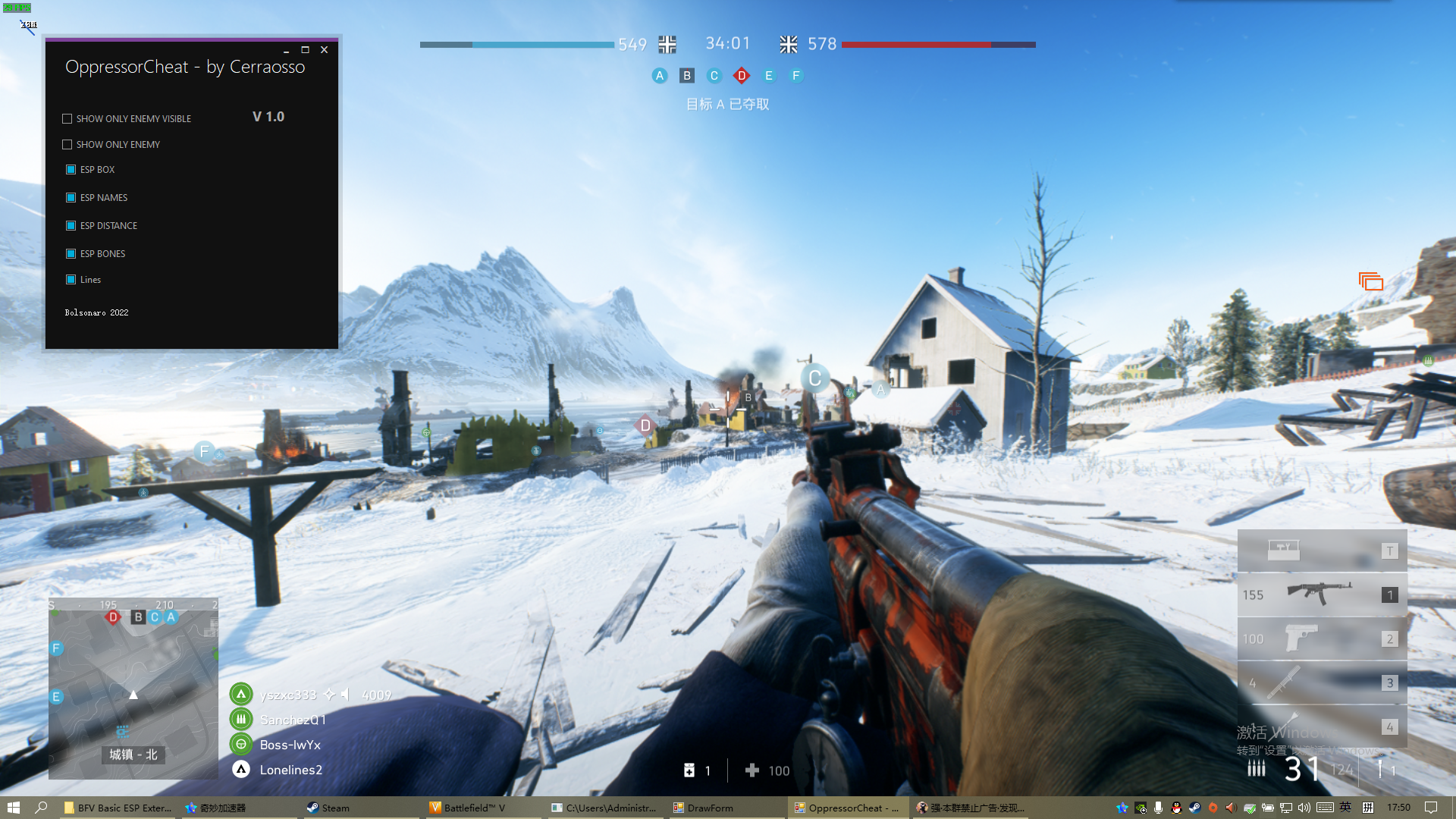The width and height of the screenshot is (1456, 819).
Task: Enable SHOW ONLY ENEMY checkbox
Action: 67,145
